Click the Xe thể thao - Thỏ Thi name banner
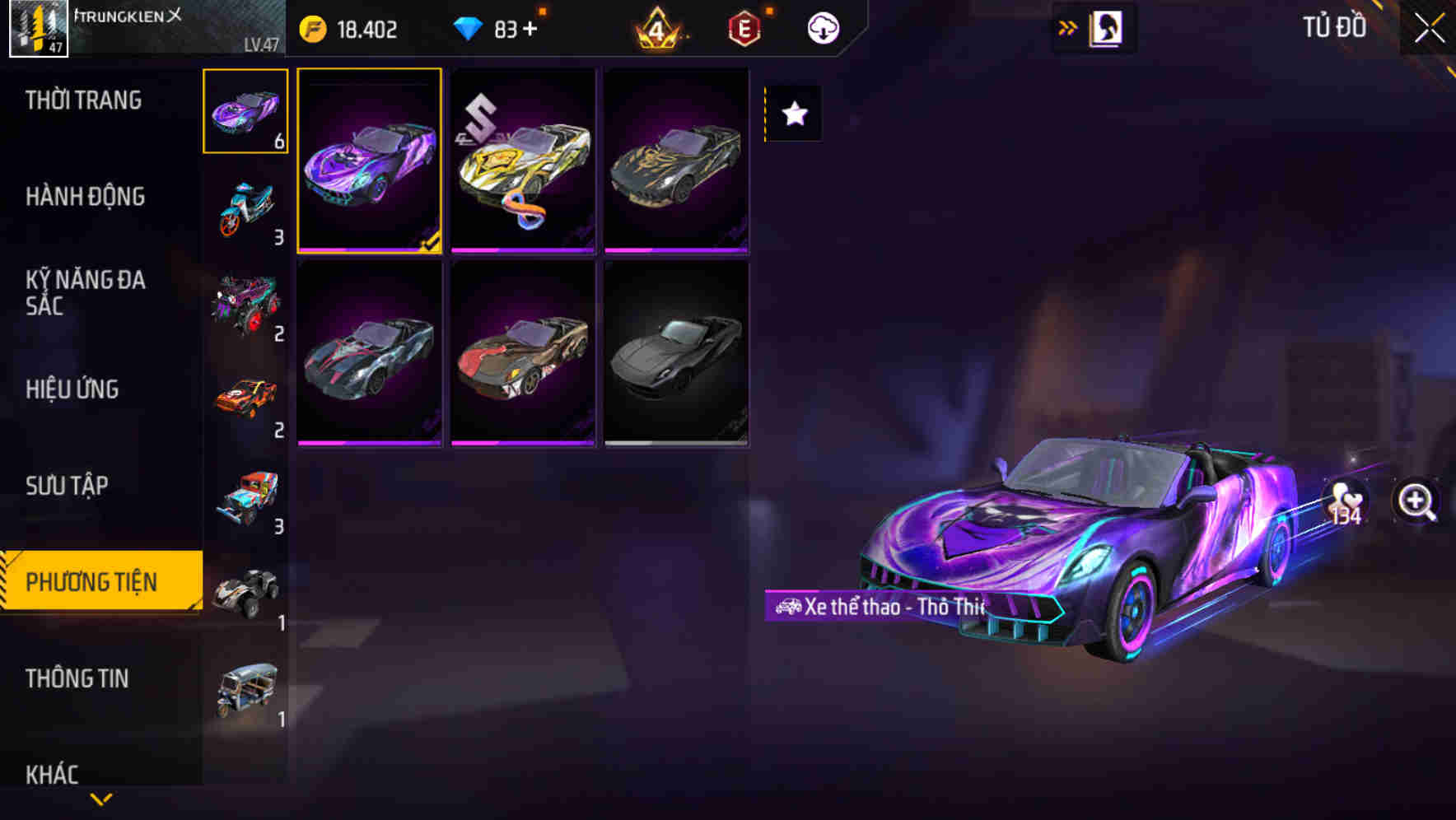The width and height of the screenshot is (1456, 820). 877,607
